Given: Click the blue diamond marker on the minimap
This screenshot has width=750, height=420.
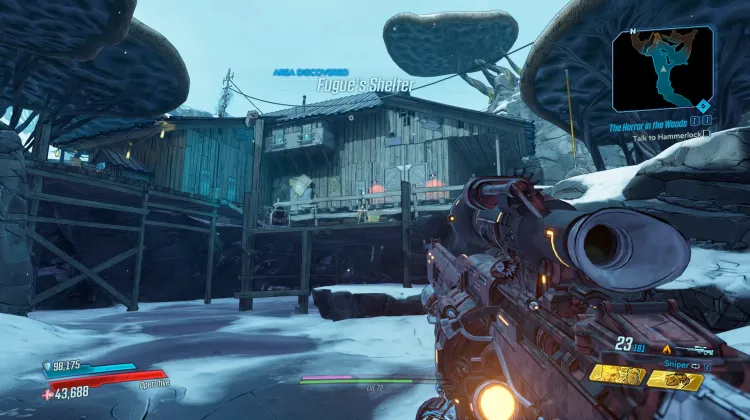Looking at the screenshot, I should pyautogui.click(x=705, y=105).
